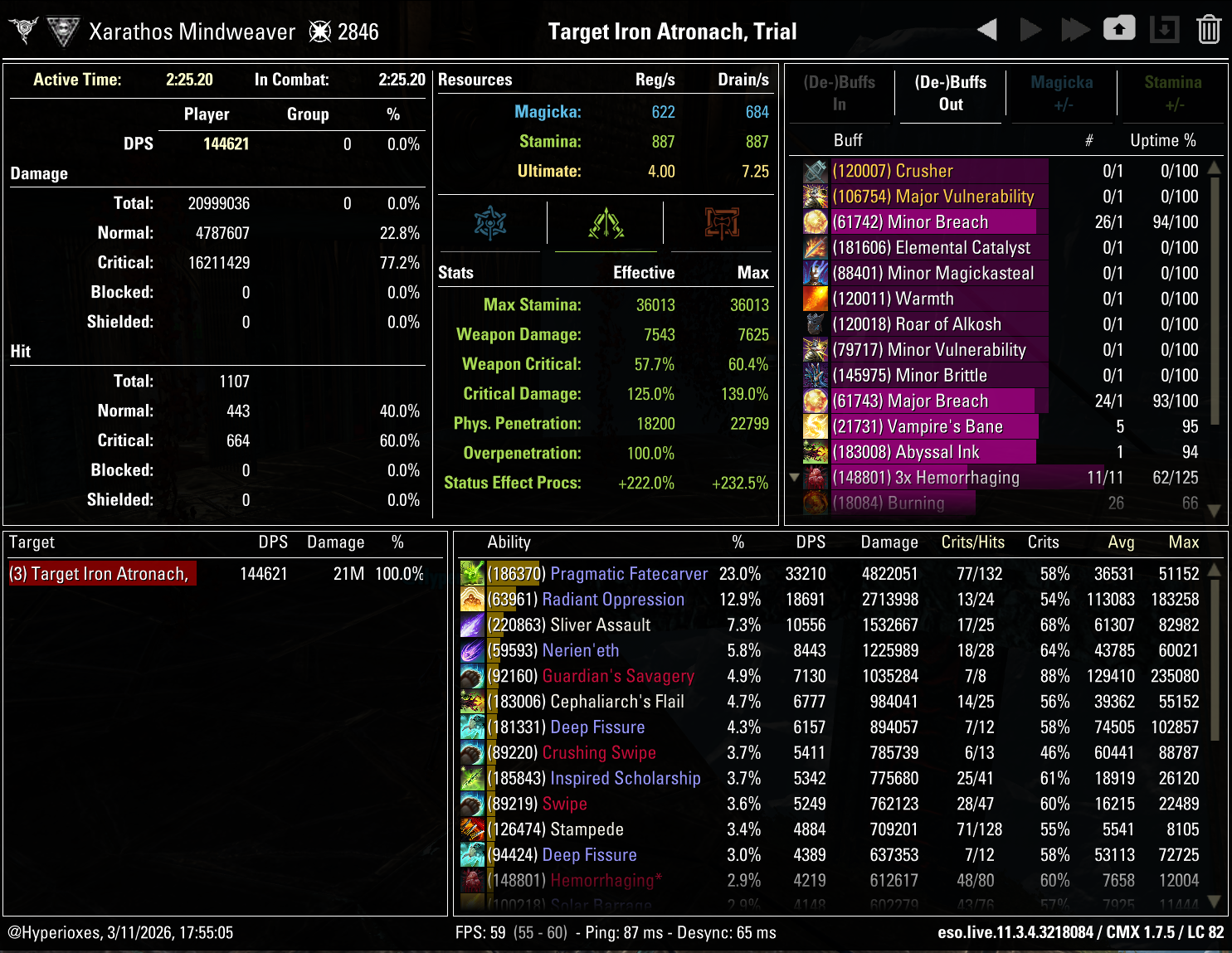The image size is (1232, 953).
Task: Click the Combat Metrics logo top-left
Action: coord(22,29)
